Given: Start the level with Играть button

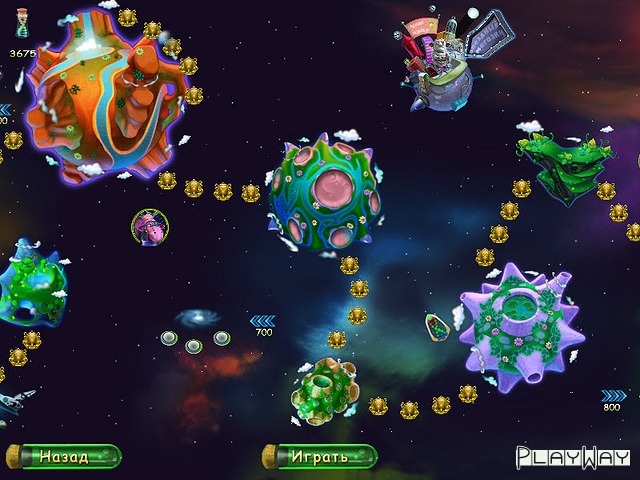Looking at the screenshot, I should [x=319, y=457].
